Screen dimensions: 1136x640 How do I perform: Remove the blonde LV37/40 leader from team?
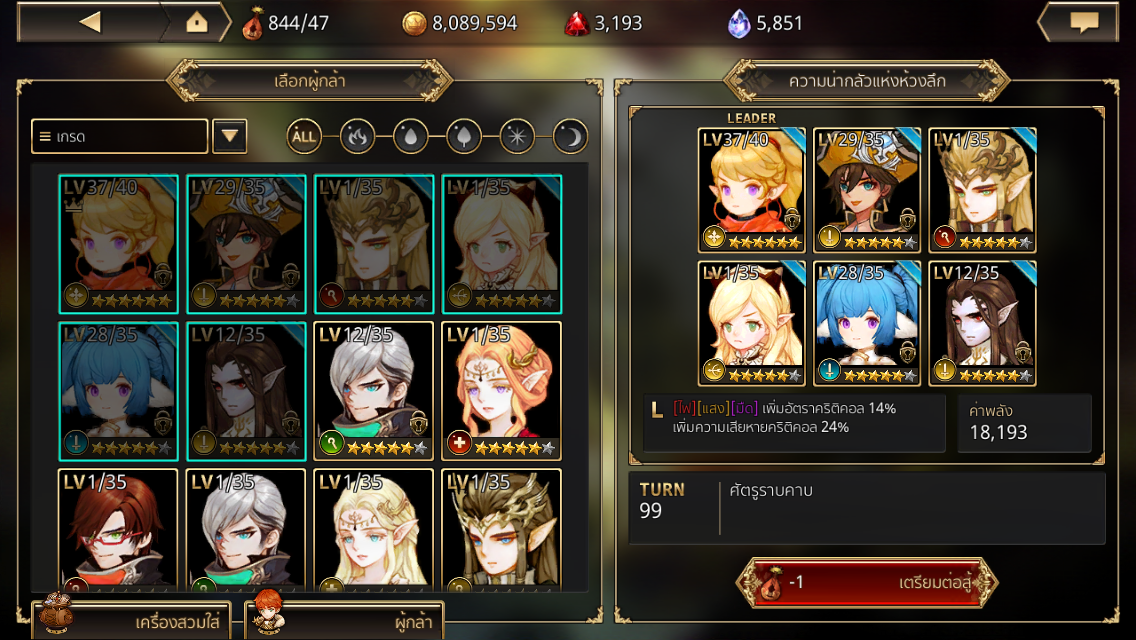click(x=751, y=189)
